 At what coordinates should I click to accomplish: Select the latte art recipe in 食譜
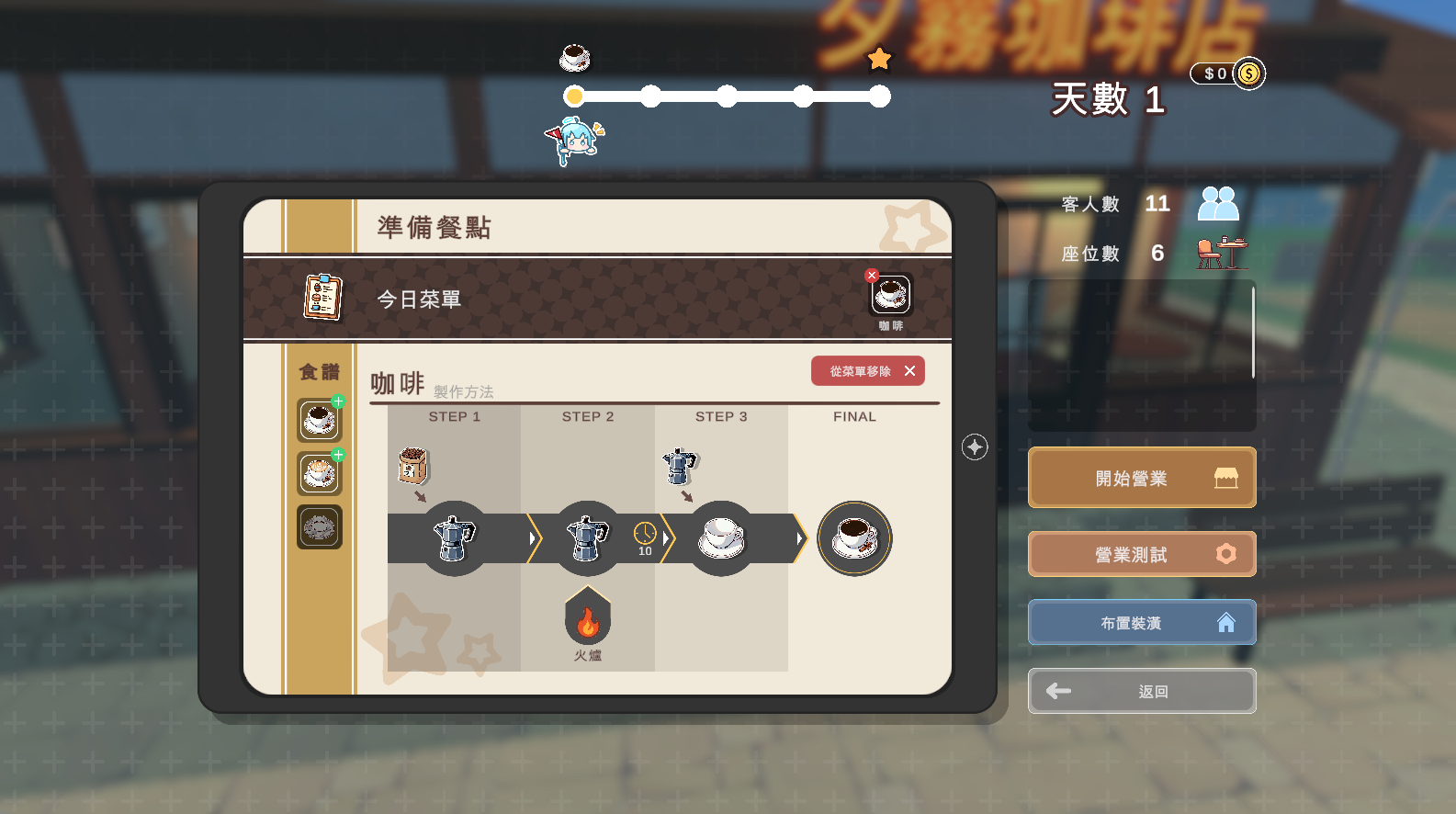click(x=319, y=474)
